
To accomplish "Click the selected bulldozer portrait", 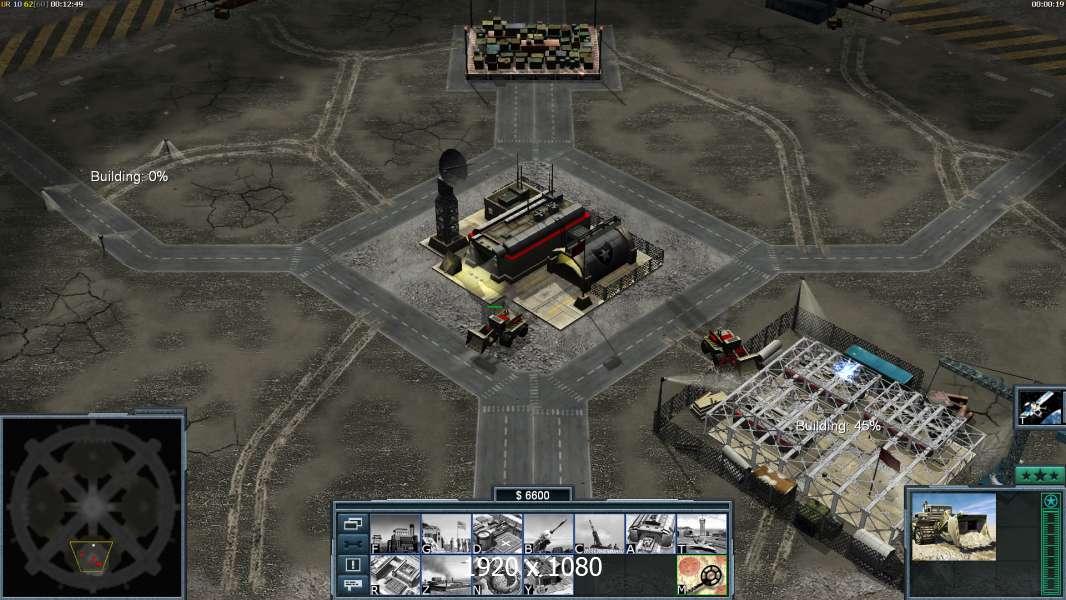I will (x=954, y=526).
